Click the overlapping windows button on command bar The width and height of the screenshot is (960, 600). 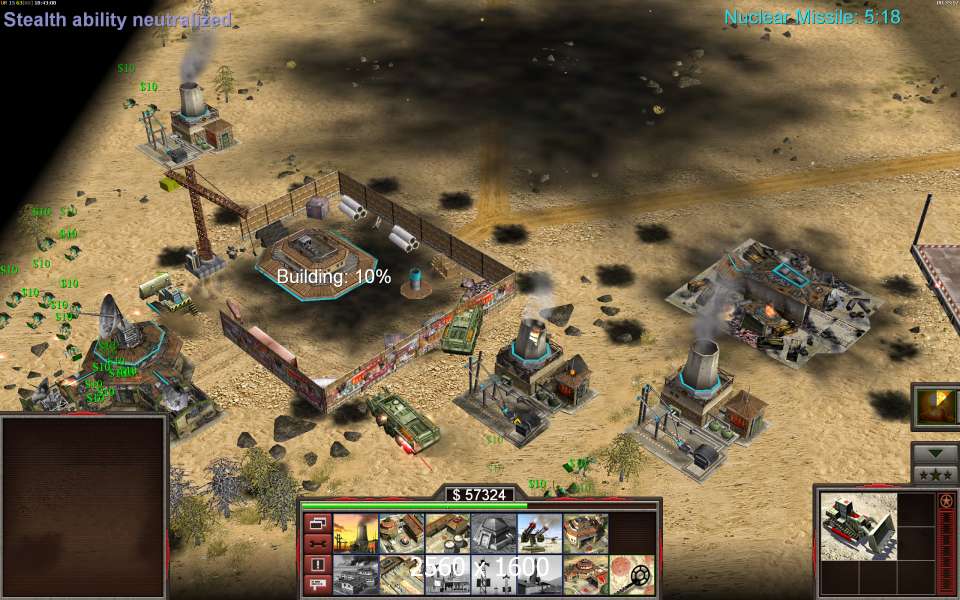pyautogui.click(x=316, y=523)
